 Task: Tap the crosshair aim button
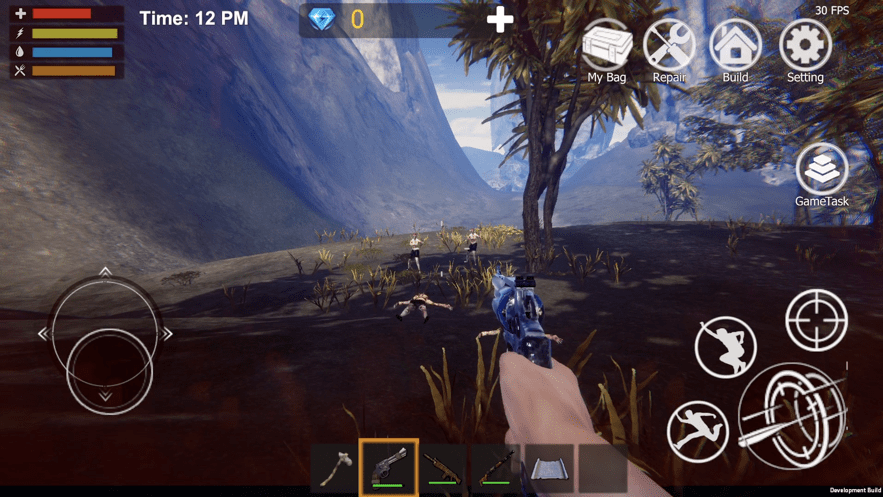(816, 320)
